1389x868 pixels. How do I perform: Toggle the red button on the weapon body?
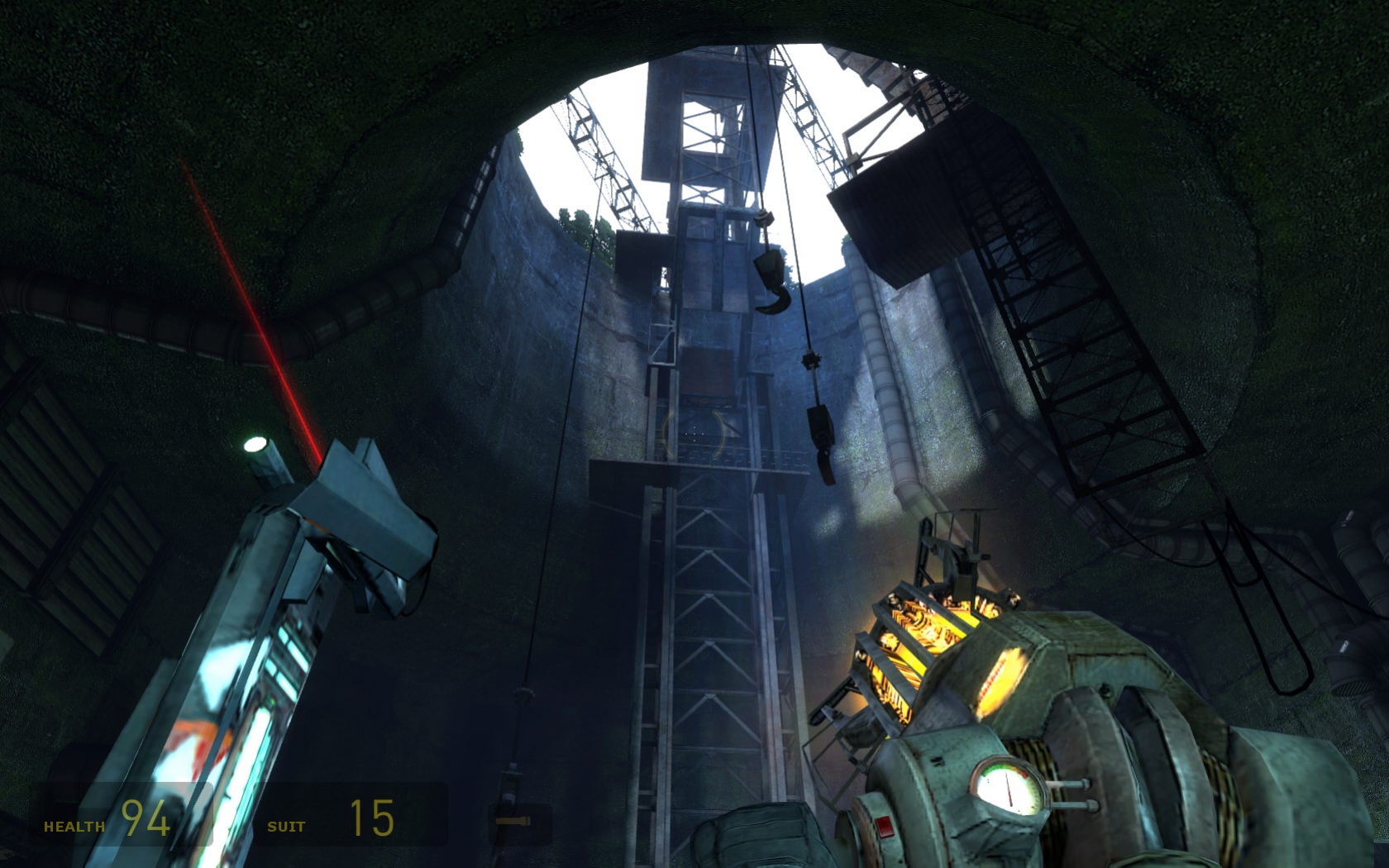[884, 827]
